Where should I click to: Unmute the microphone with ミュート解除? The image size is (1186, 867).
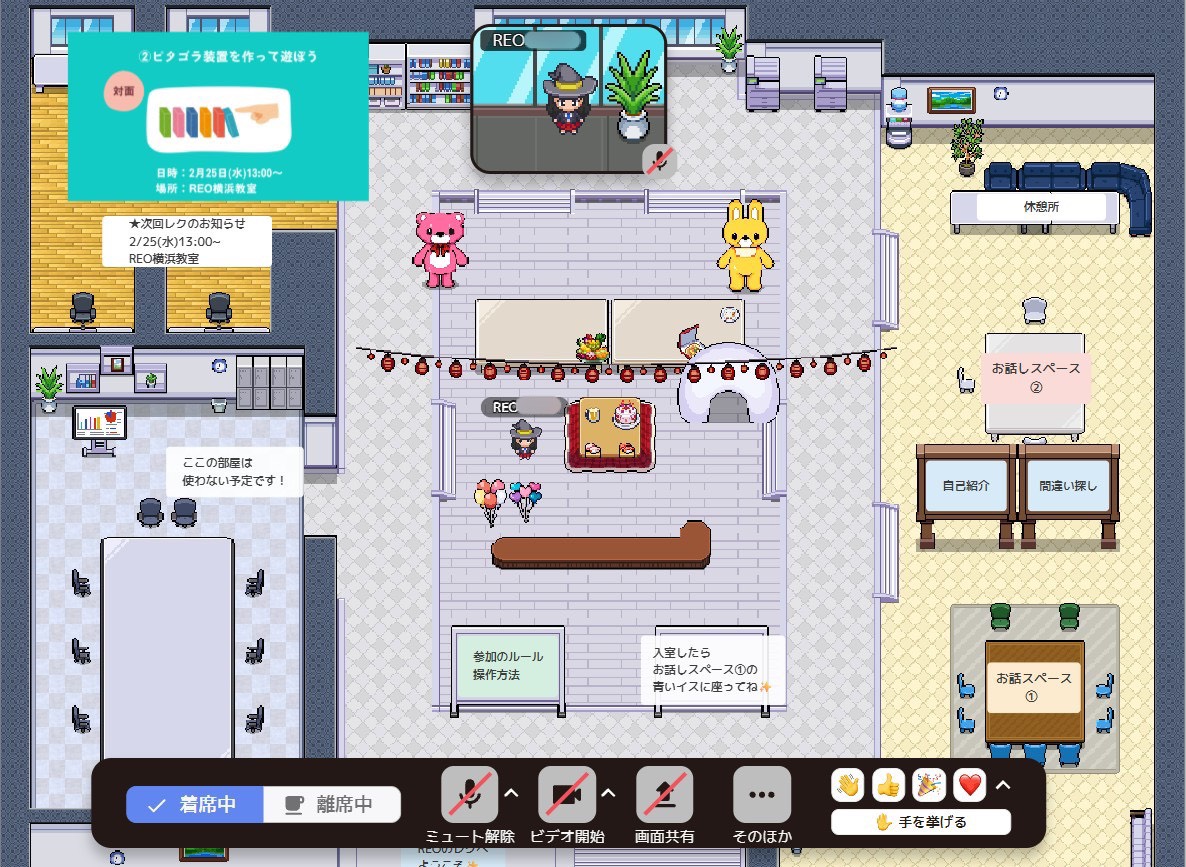[x=470, y=795]
